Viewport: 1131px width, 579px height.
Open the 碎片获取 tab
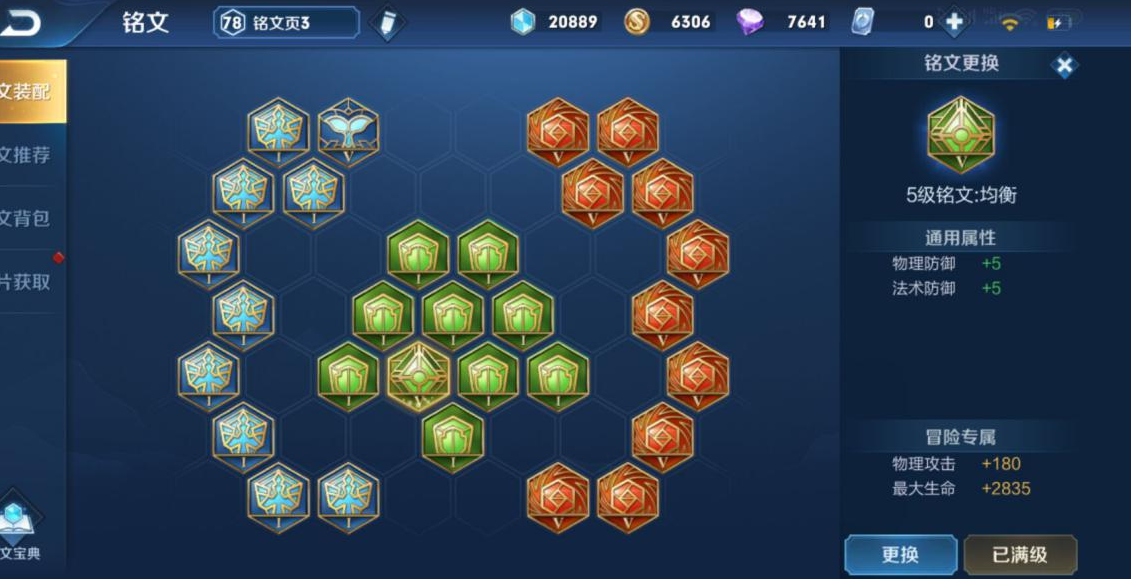click(30, 282)
